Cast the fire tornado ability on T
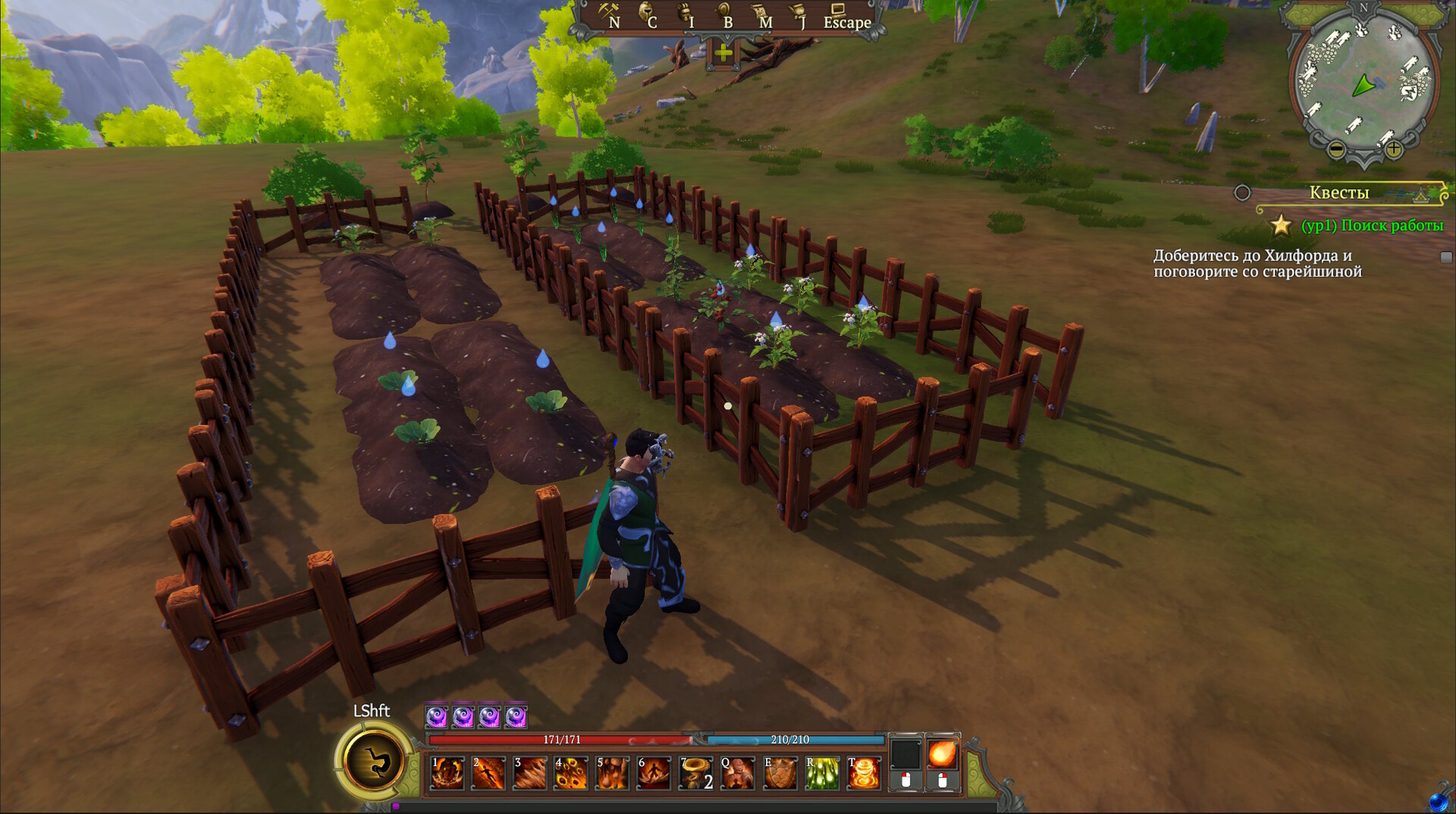 (x=863, y=773)
